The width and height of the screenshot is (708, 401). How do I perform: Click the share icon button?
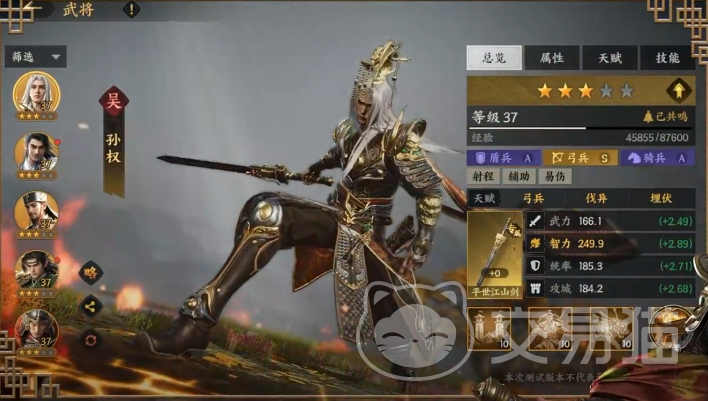tap(90, 306)
